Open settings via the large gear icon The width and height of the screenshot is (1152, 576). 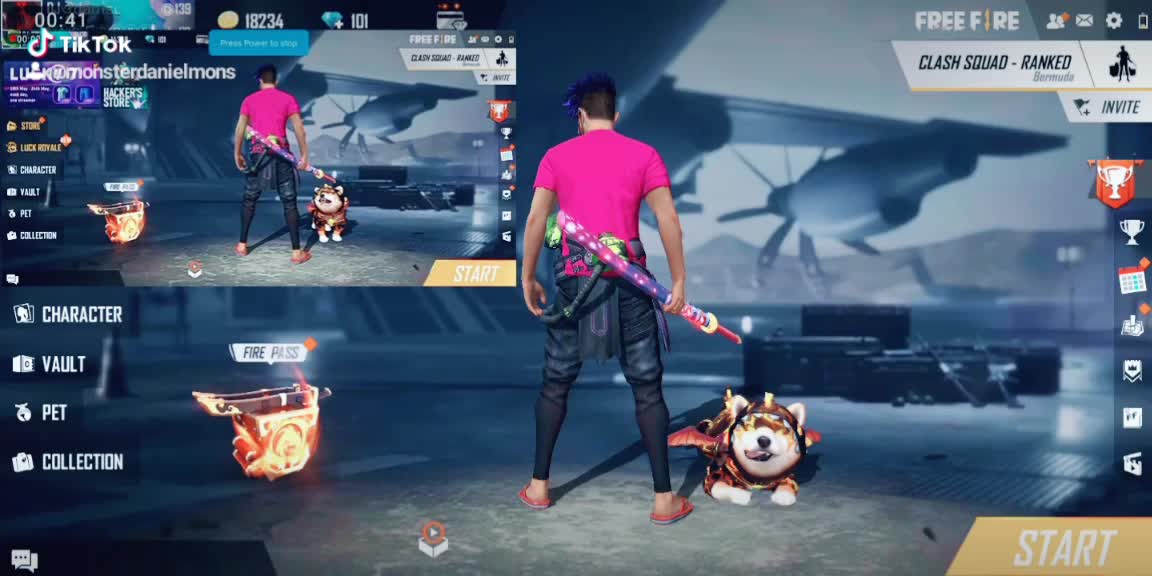1113,21
